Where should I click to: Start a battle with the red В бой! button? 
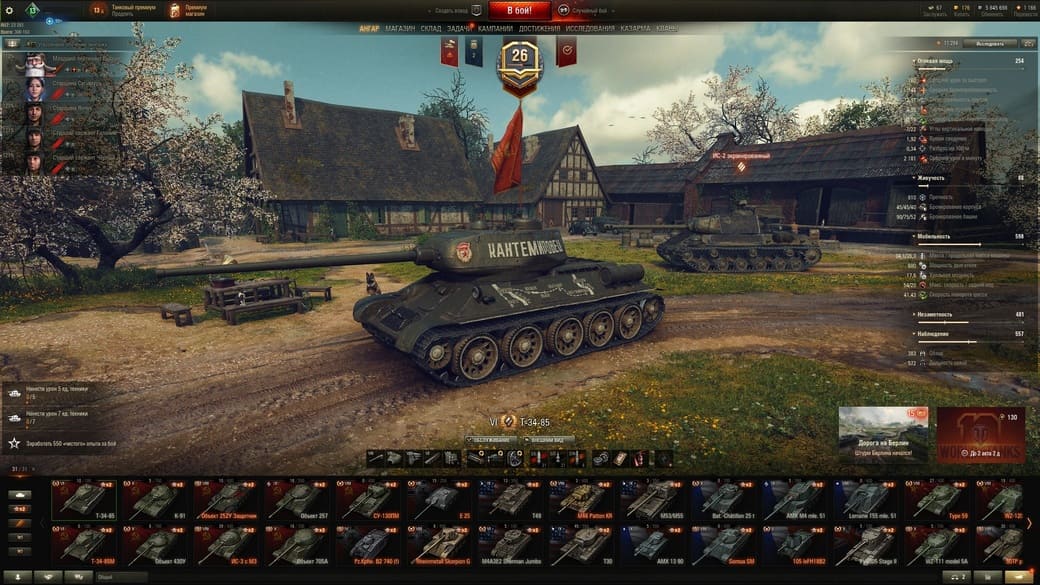coord(519,10)
